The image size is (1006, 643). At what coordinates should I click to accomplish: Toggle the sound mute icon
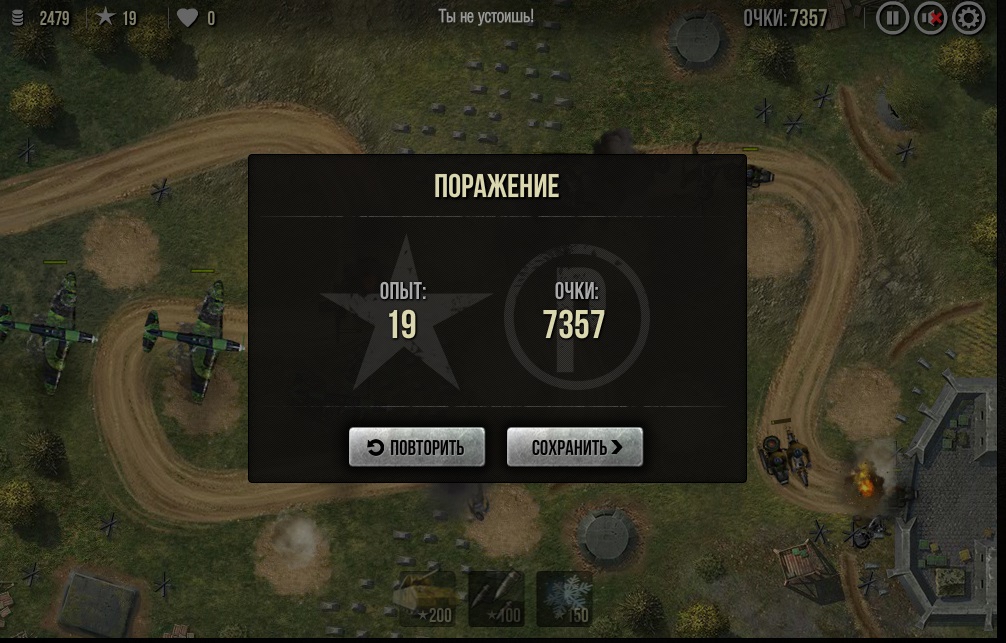930,17
